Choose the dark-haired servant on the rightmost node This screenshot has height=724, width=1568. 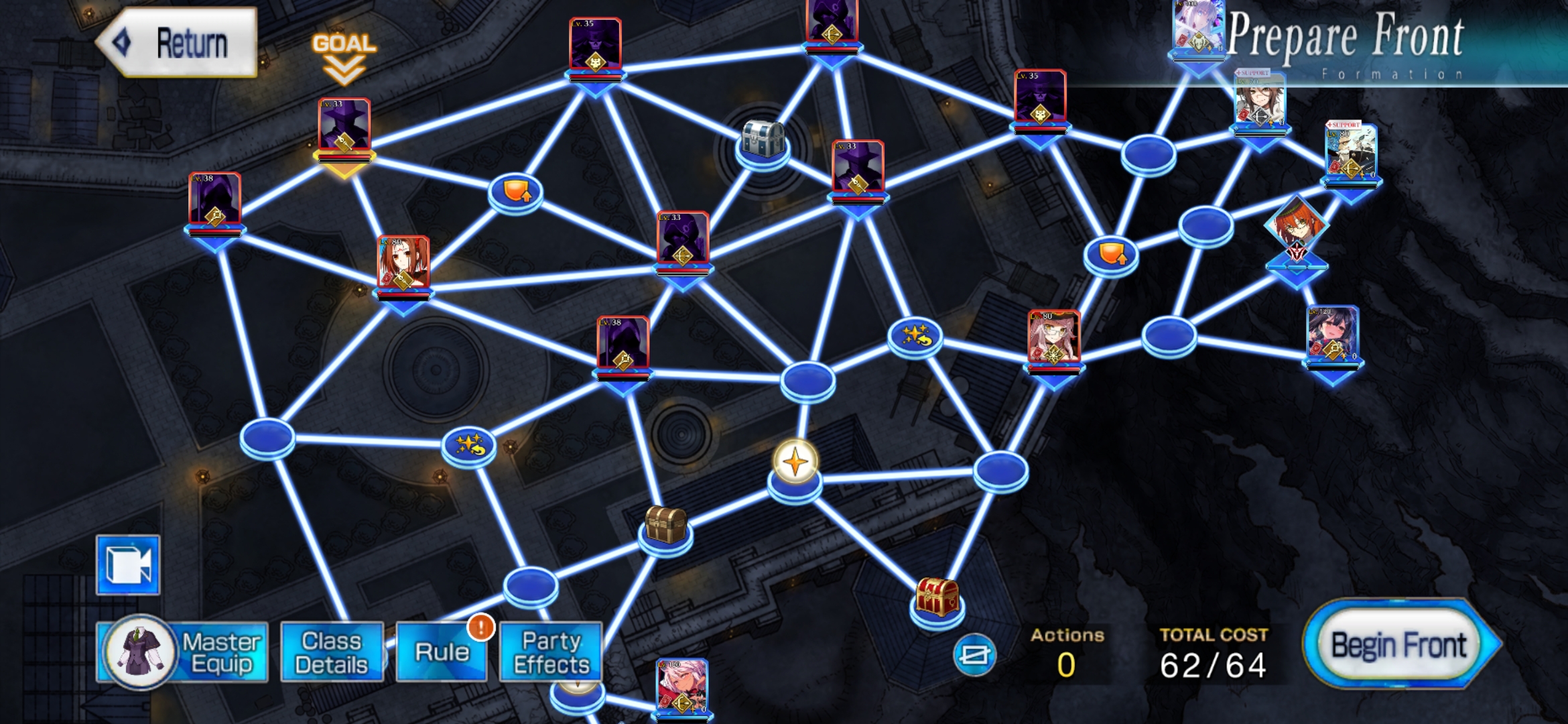pos(1333,335)
